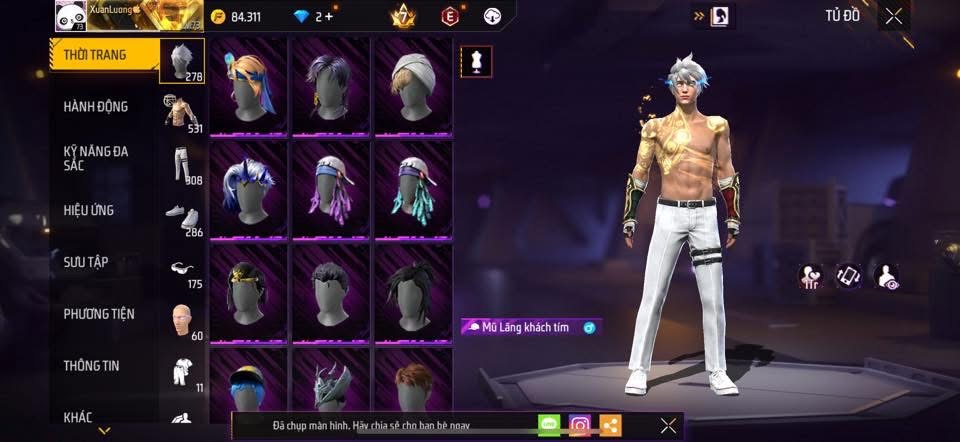
Task: Dismiss the screenshot share bar
Action: [x=668, y=425]
